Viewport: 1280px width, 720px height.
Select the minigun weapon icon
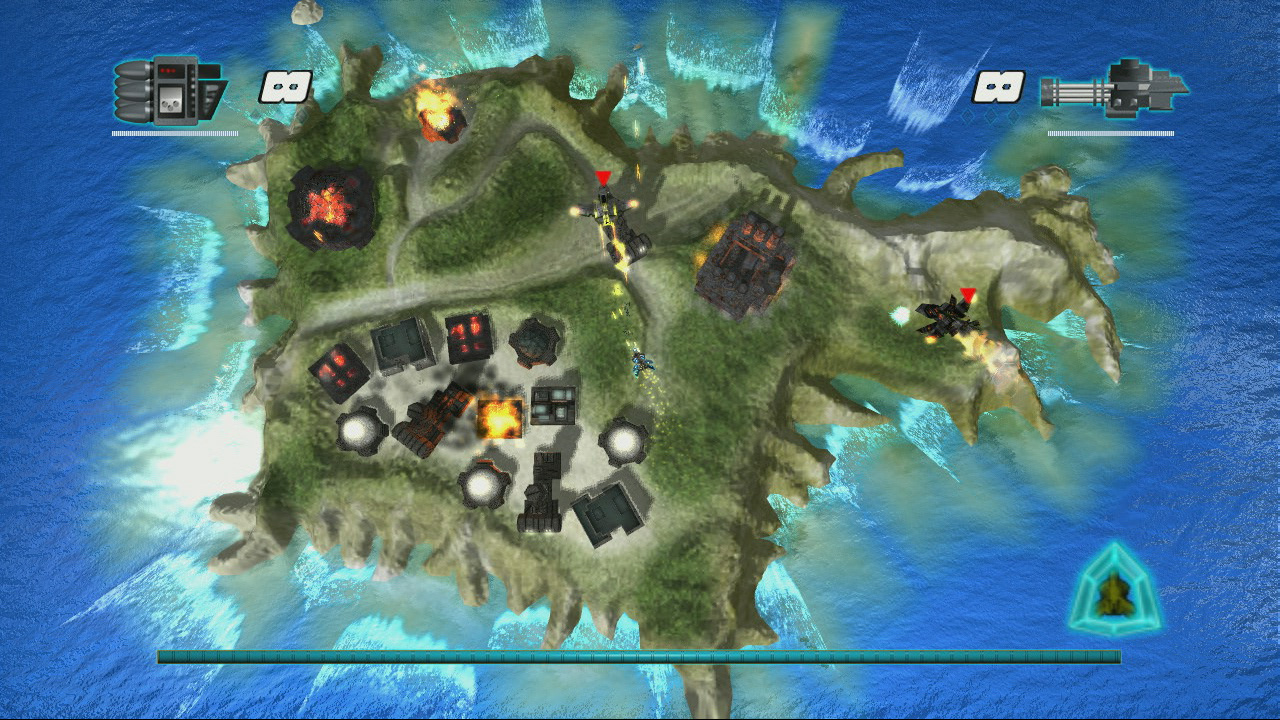pyautogui.click(x=1112, y=90)
